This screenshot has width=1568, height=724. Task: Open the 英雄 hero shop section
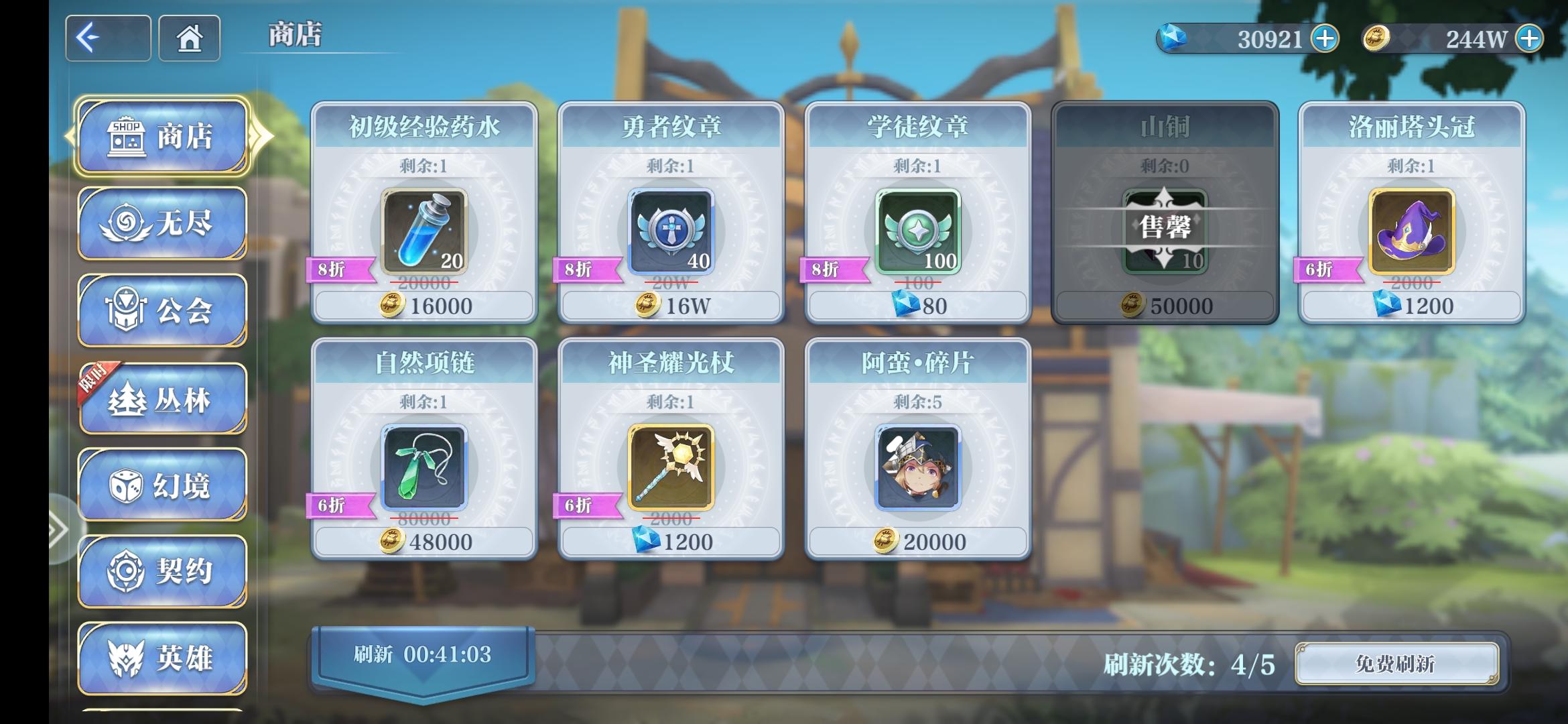(161, 659)
